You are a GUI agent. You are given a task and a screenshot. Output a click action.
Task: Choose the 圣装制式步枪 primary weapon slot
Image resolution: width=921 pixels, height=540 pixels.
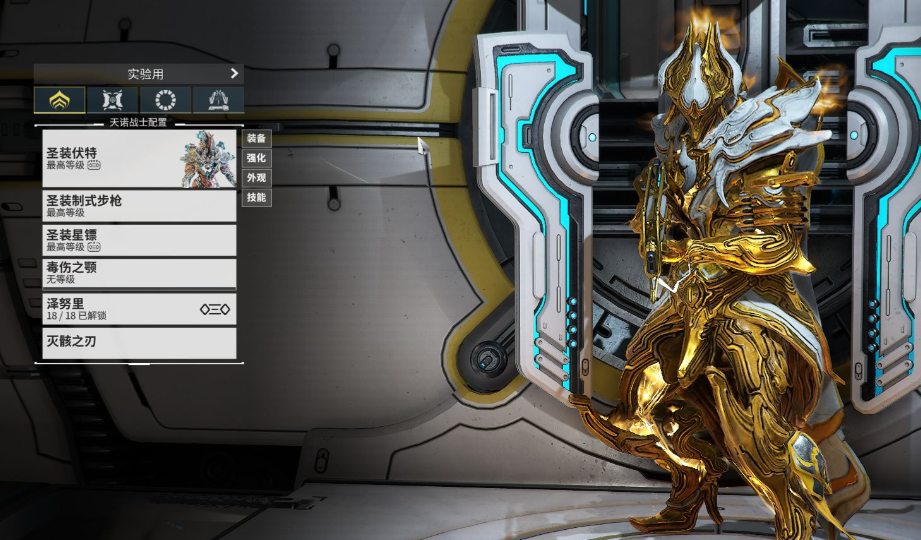point(139,206)
